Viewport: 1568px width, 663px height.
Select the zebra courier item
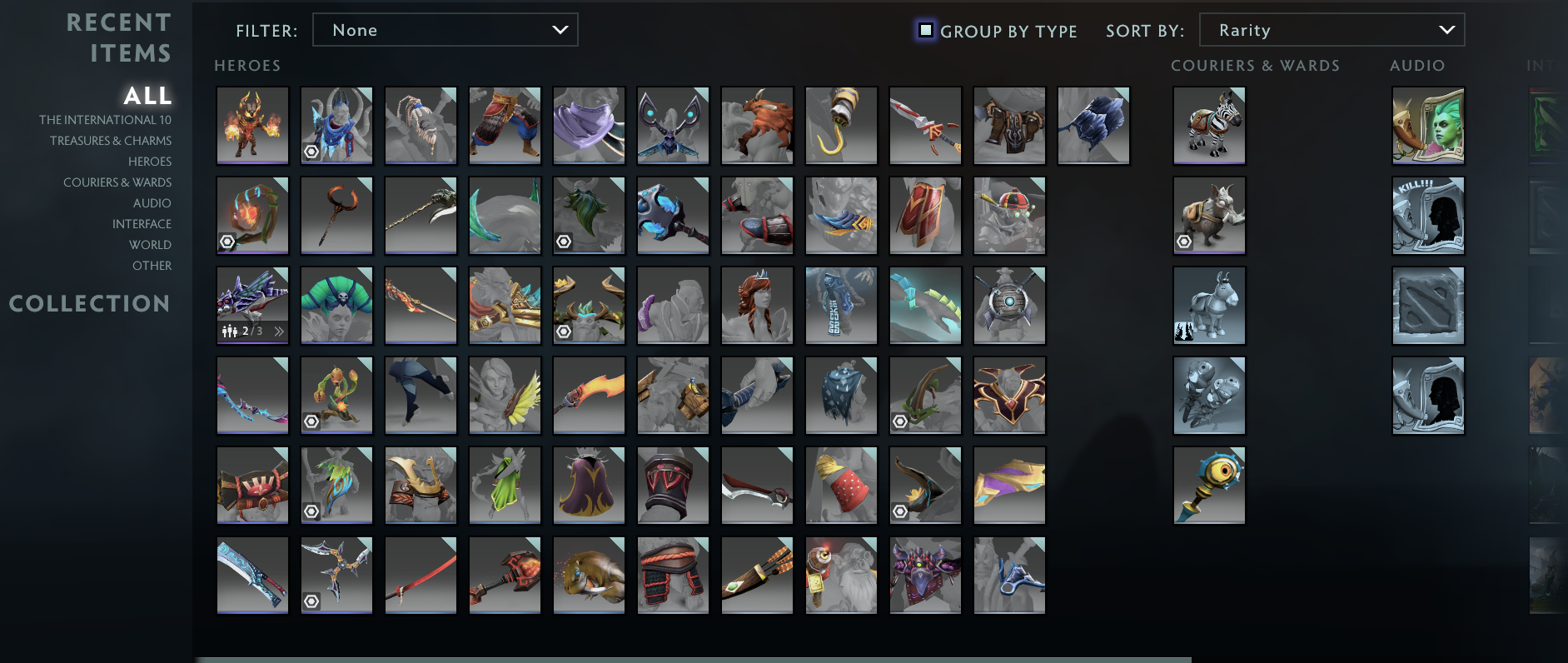(1209, 125)
